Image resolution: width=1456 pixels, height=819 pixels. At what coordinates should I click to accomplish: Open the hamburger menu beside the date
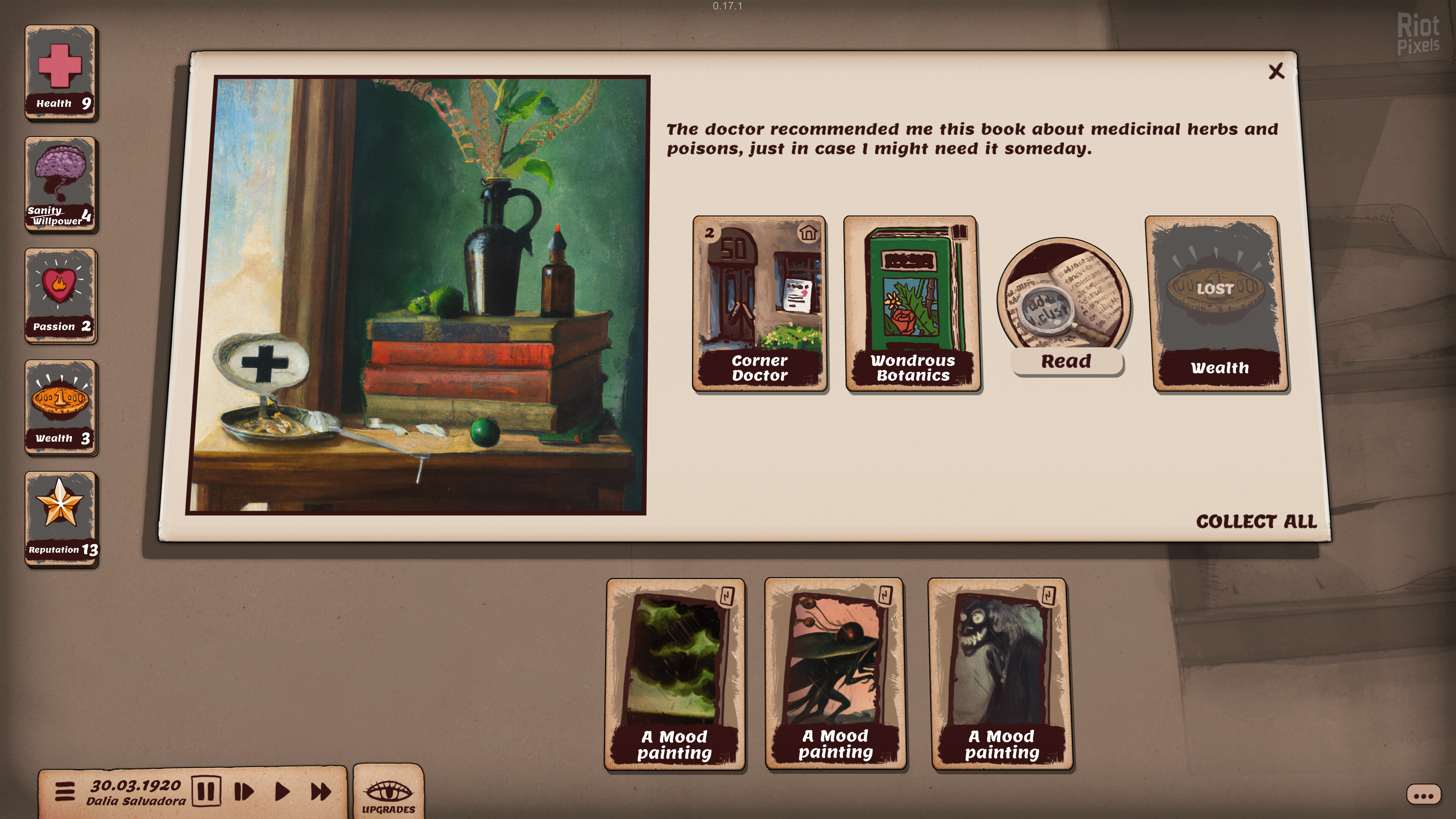click(65, 791)
